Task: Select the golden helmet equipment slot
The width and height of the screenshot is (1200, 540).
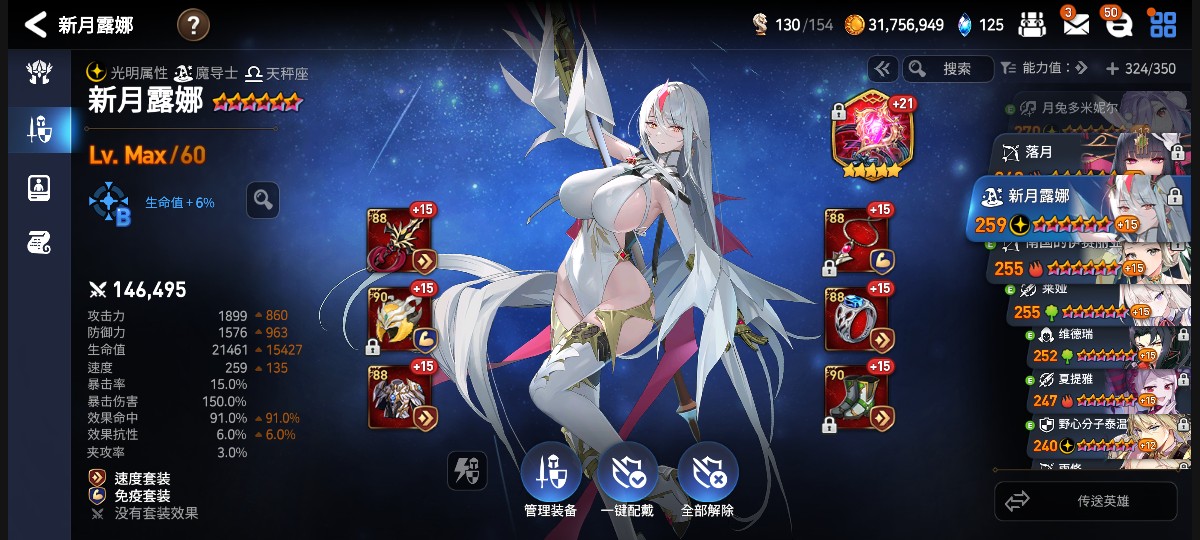Action: 402,318
